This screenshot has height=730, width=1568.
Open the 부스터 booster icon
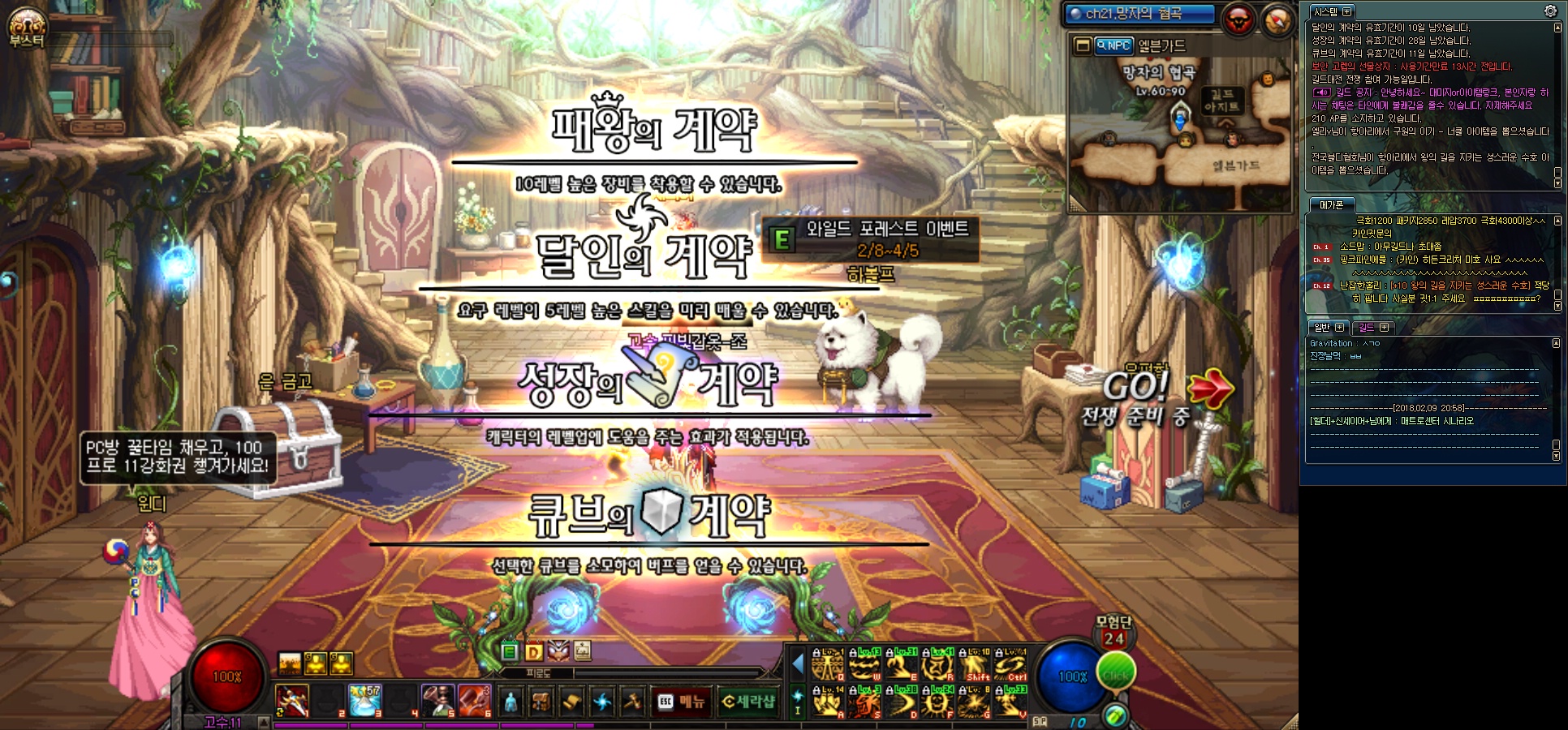click(x=27, y=27)
